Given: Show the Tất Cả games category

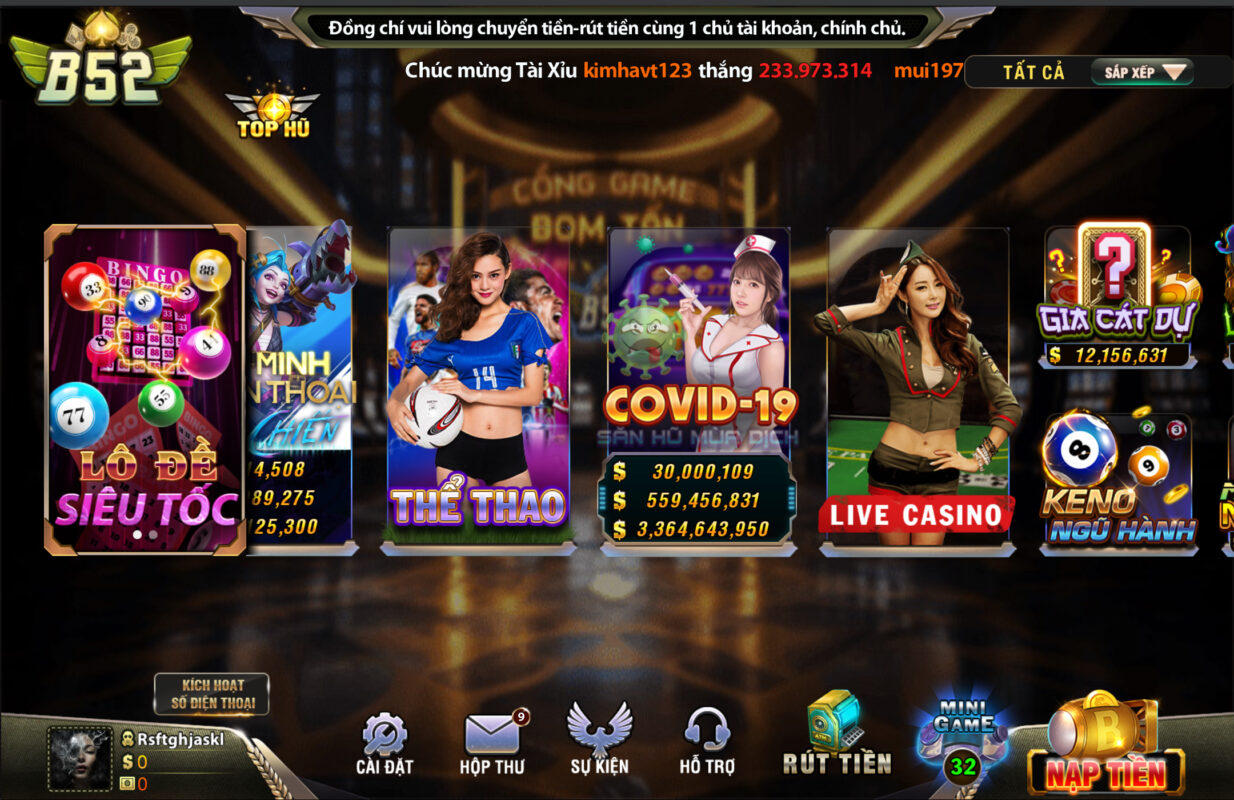Looking at the screenshot, I should [1034, 72].
